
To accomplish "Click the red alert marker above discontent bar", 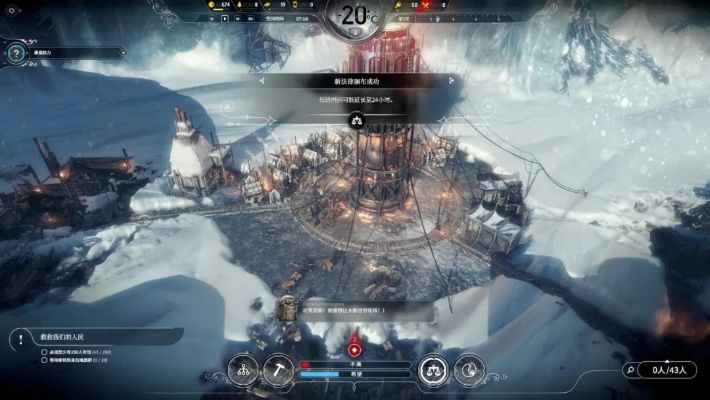I will point(355,350).
